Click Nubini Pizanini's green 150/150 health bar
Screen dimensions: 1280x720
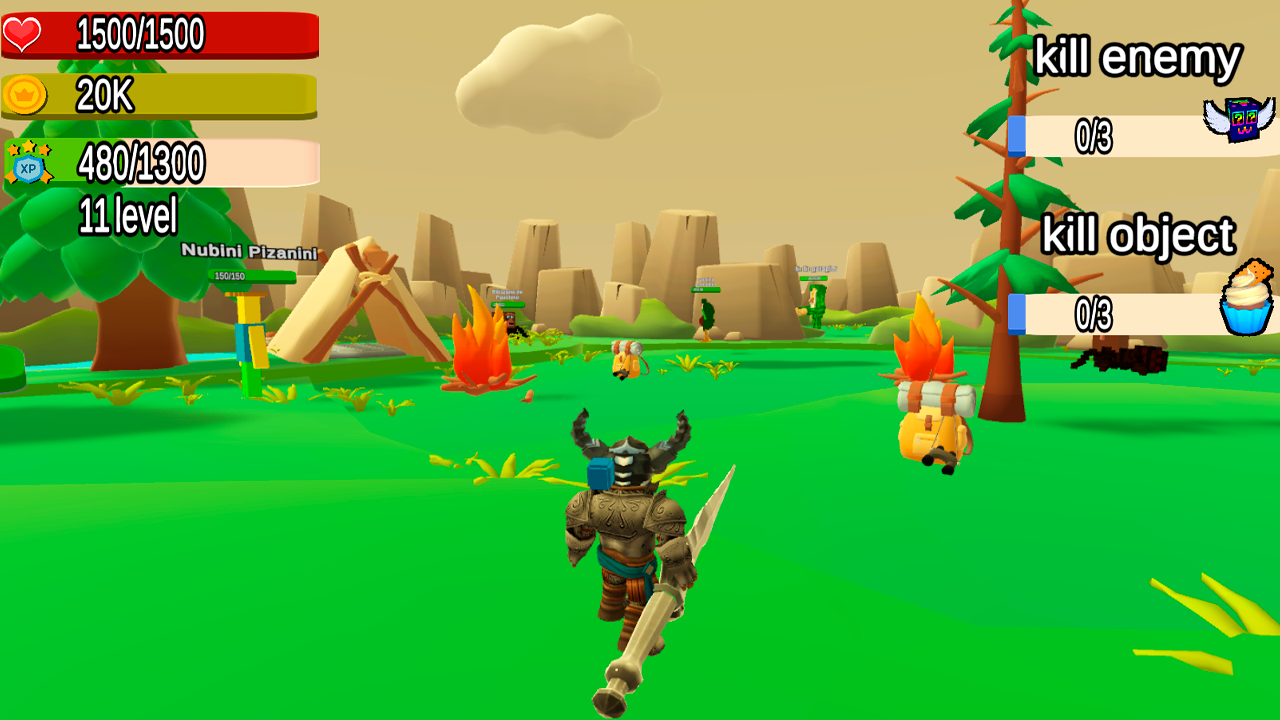coord(253,275)
